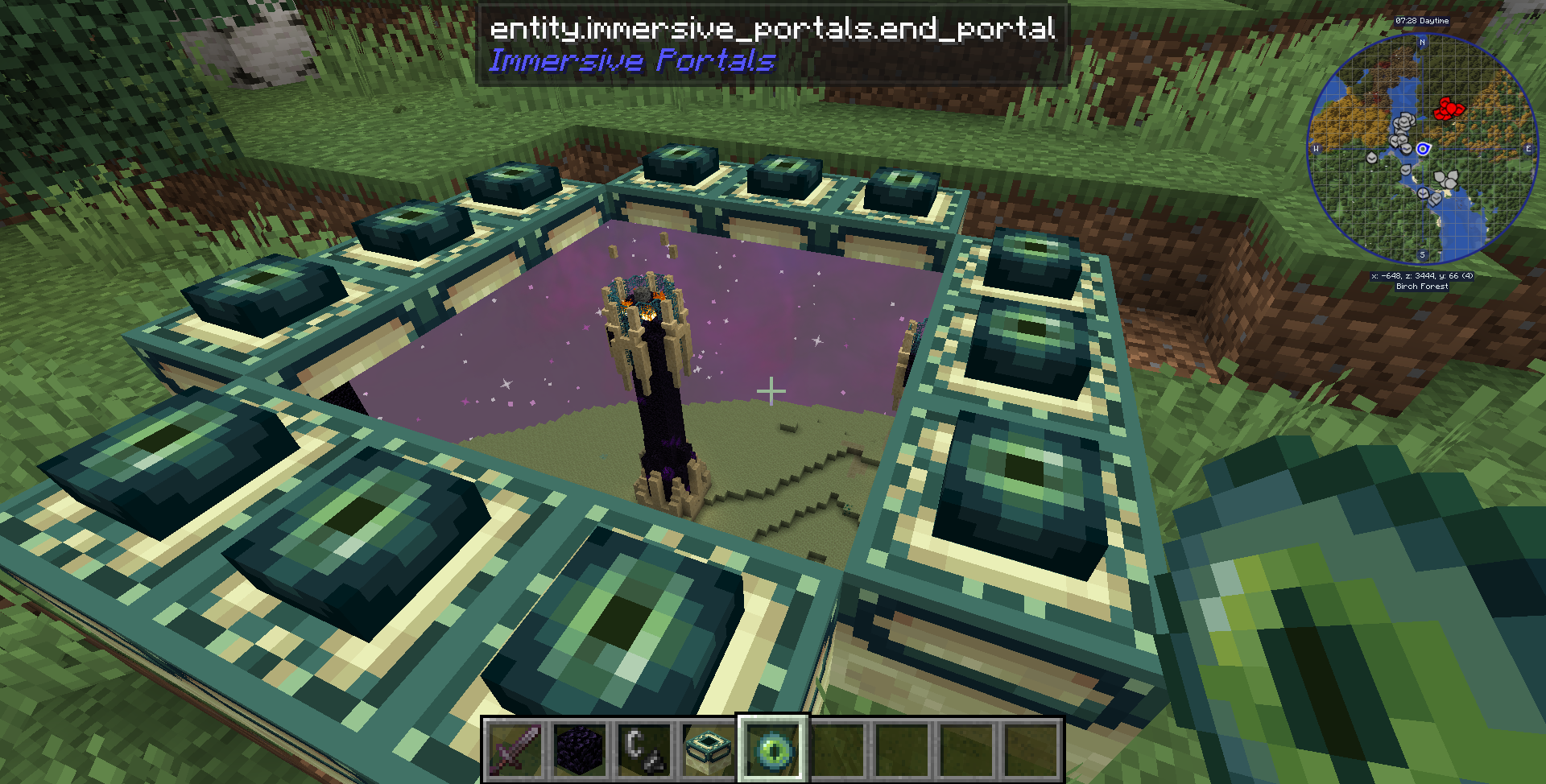Screen dimensions: 1546x784
Task: Select the end portal frame item in the hotbar
Action: 708,750
